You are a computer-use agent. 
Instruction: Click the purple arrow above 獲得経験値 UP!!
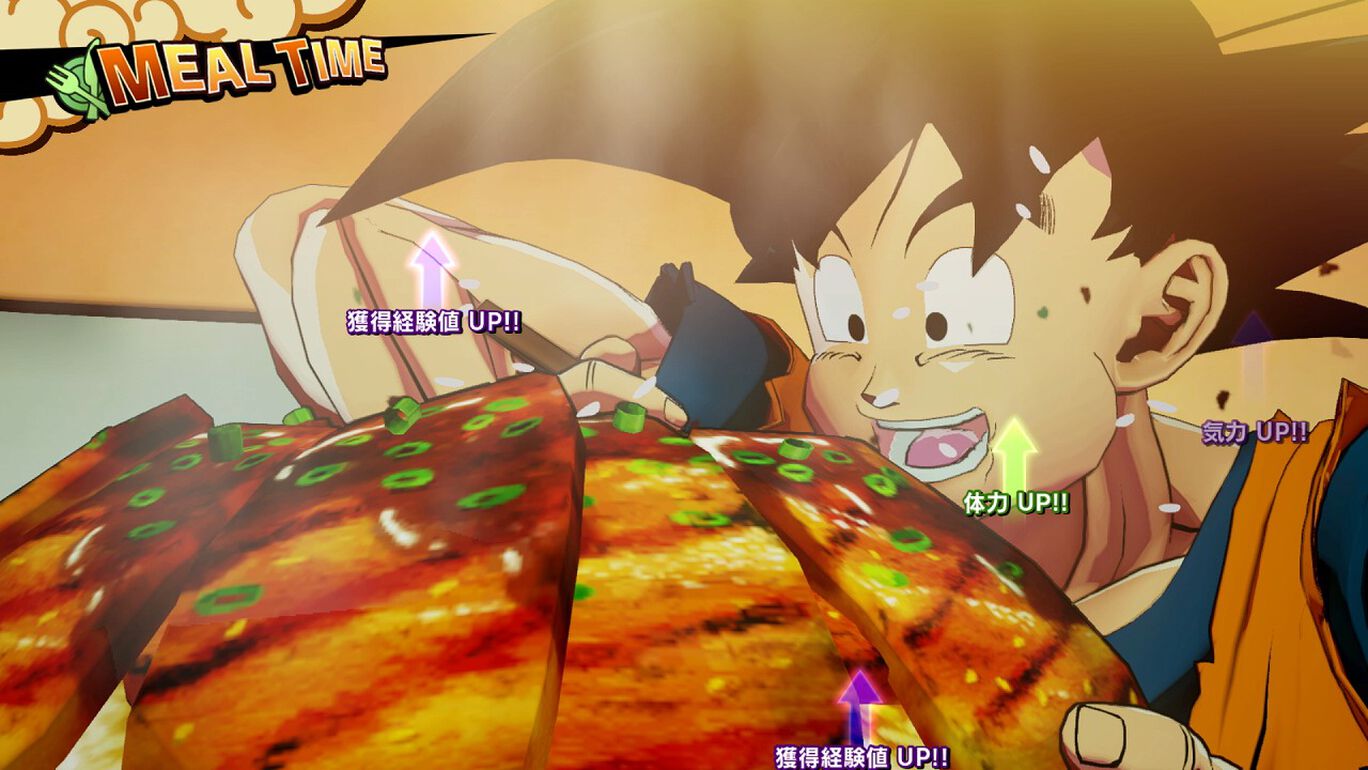pos(430,272)
